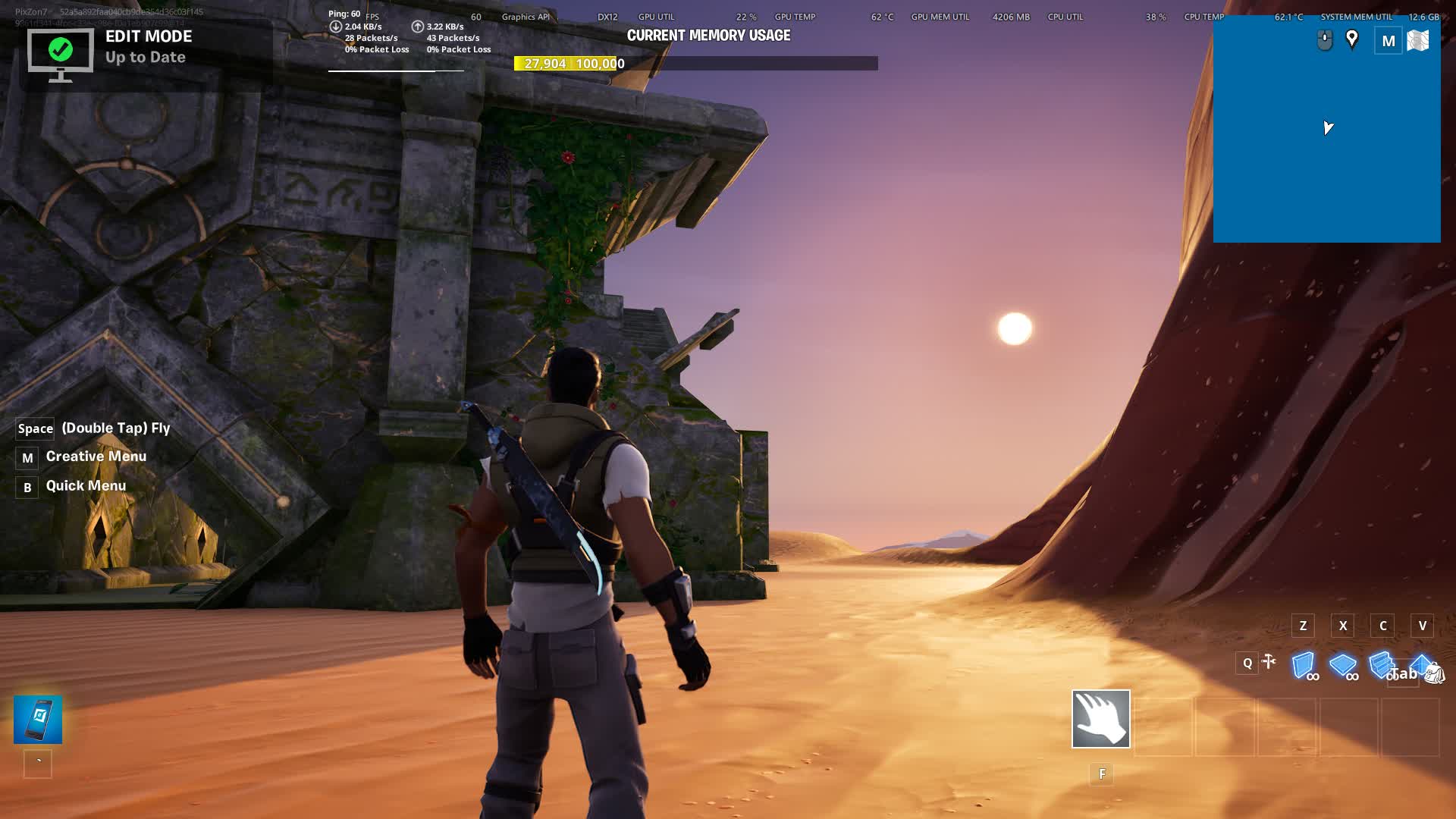Viewport: 1456px width, 819px height.
Task: Click the blue minimap panel
Action: 1326,152
